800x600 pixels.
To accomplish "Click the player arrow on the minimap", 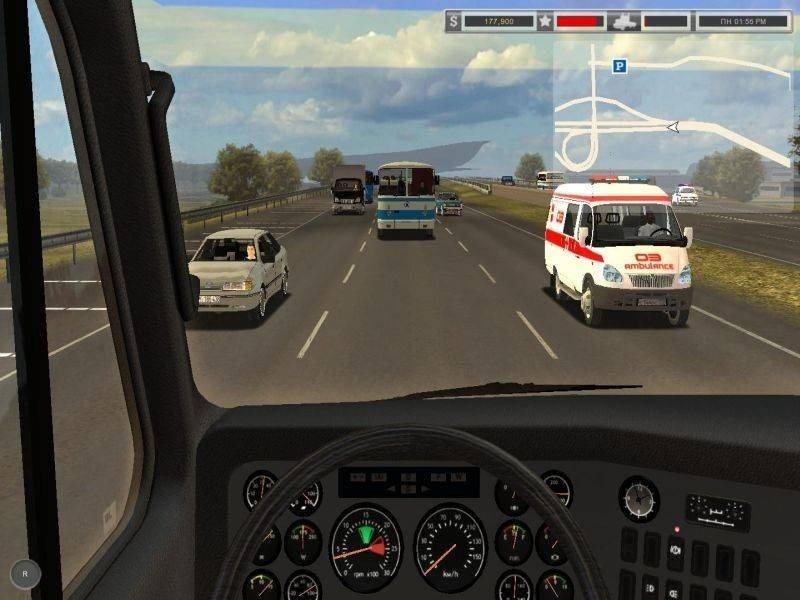I will [673, 126].
